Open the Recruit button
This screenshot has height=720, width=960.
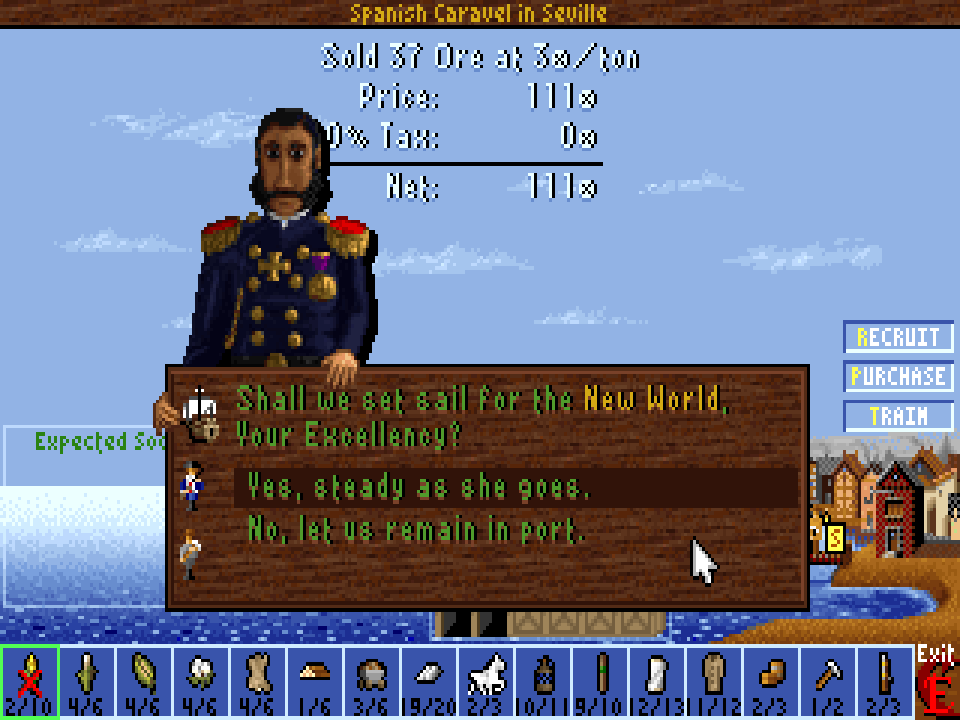pos(898,337)
